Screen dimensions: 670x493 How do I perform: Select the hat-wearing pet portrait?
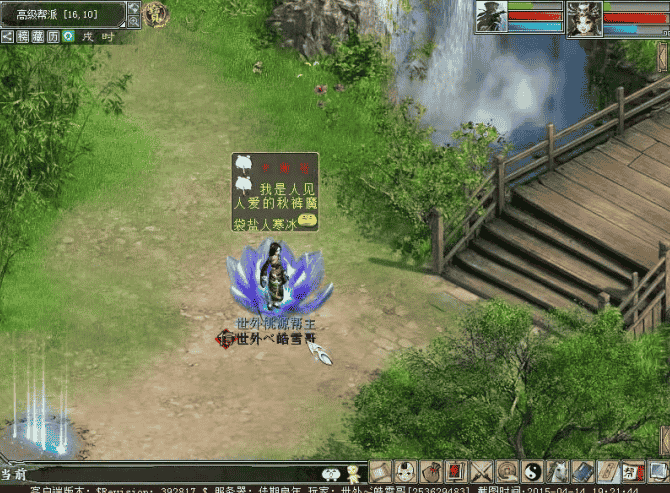[490, 17]
